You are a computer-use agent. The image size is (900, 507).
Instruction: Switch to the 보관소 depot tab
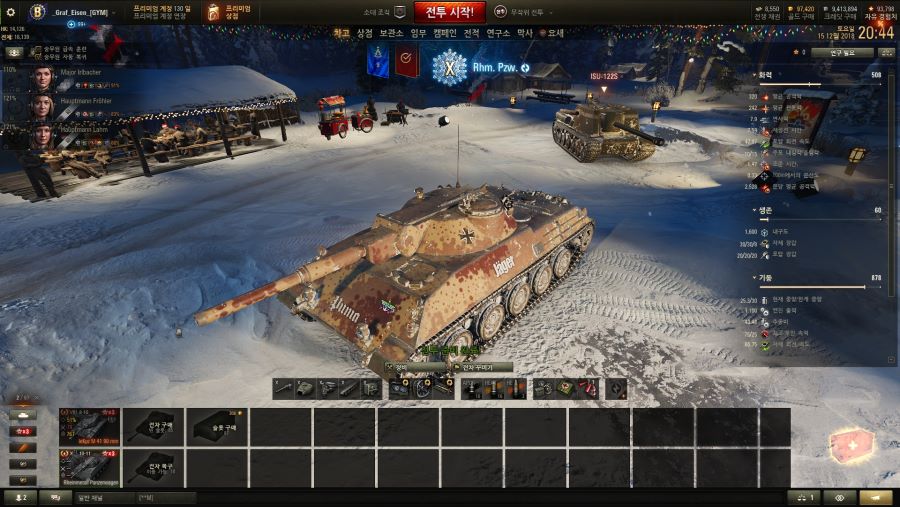391,33
